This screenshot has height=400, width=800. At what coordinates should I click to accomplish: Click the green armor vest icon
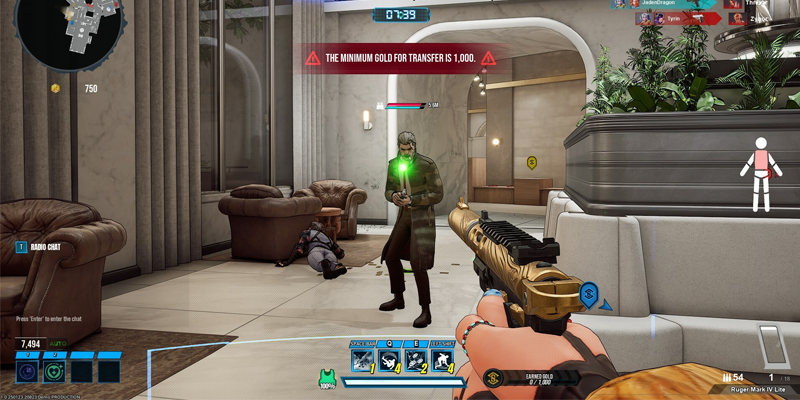(327, 378)
